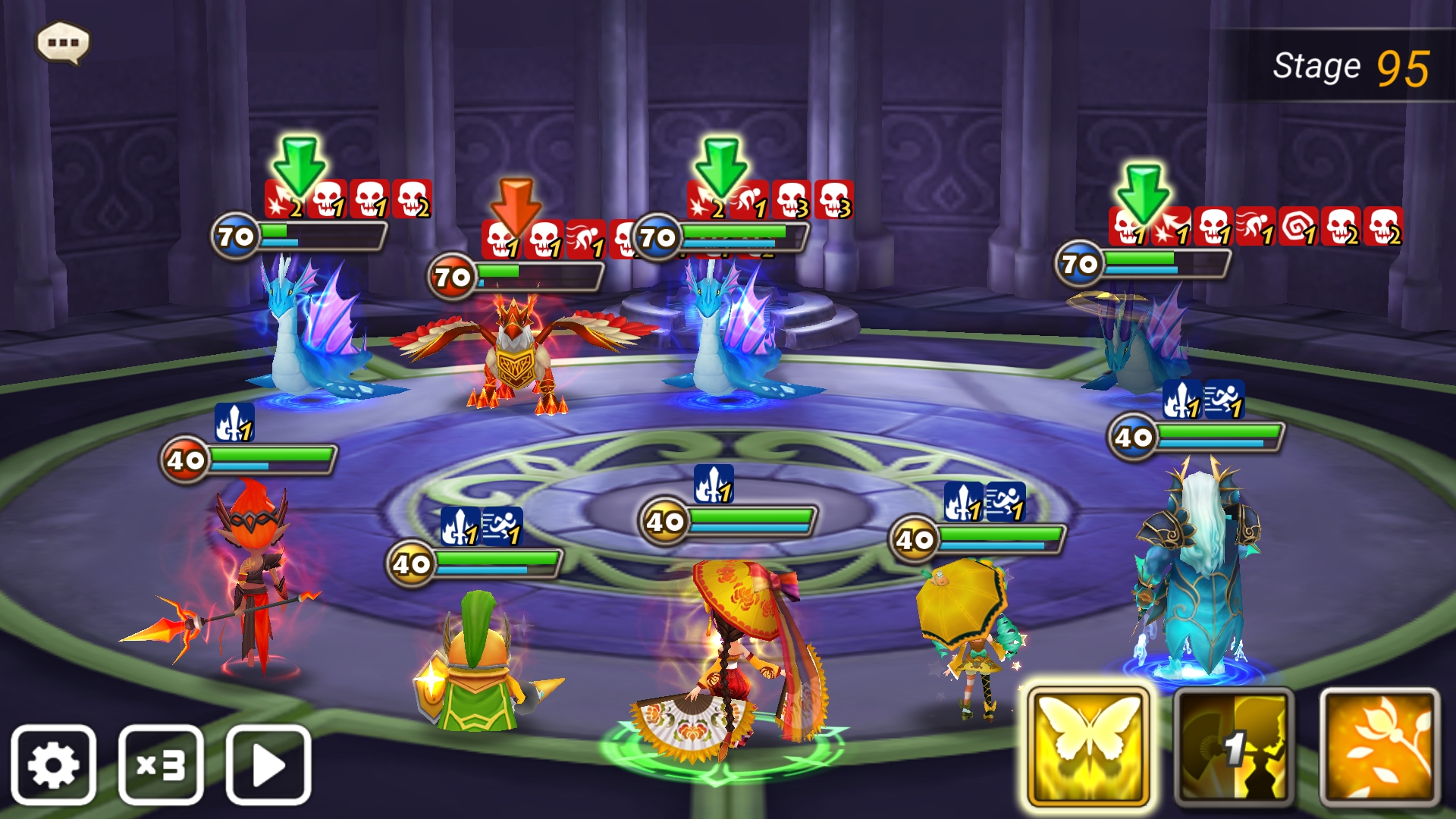The height and width of the screenshot is (819, 1456).
Task: Toggle the x3 battle speed
Action: coord(161,764)
